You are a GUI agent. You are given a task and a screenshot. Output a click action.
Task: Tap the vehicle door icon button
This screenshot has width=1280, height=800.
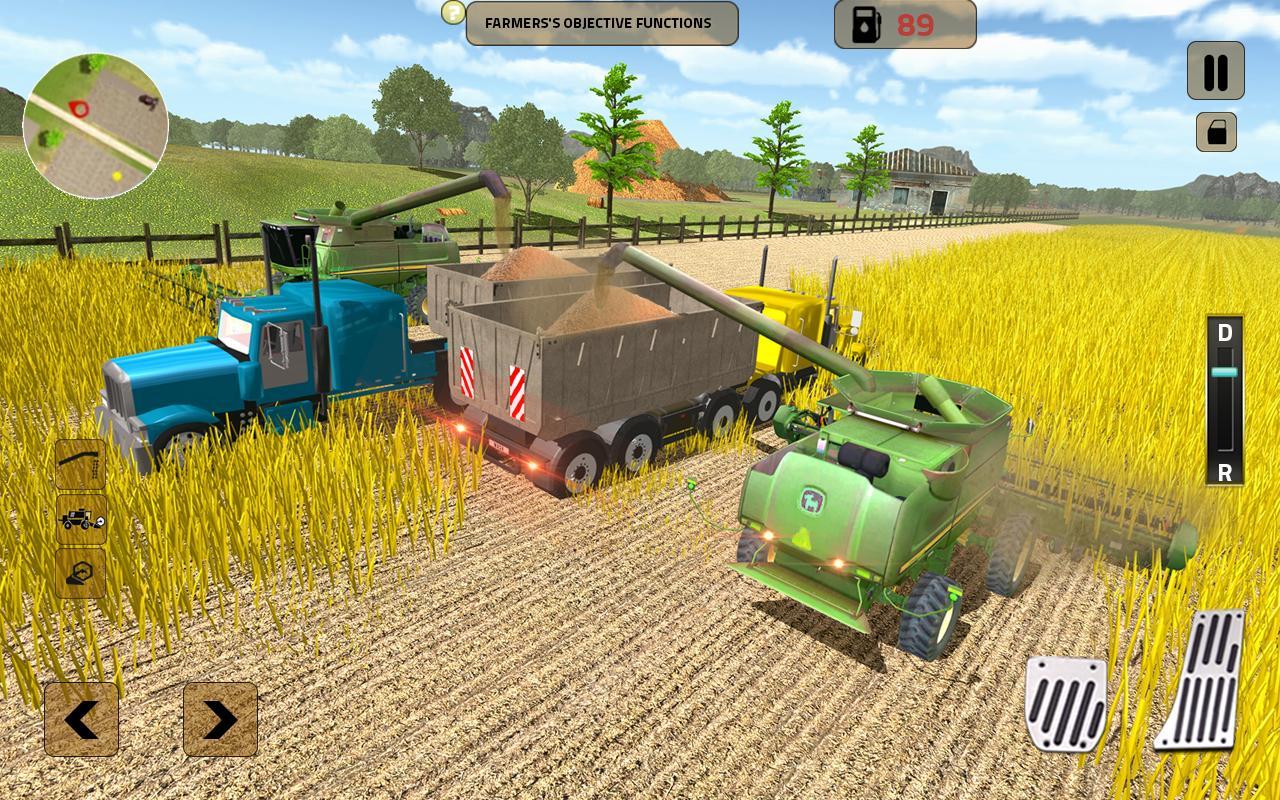1216,132
